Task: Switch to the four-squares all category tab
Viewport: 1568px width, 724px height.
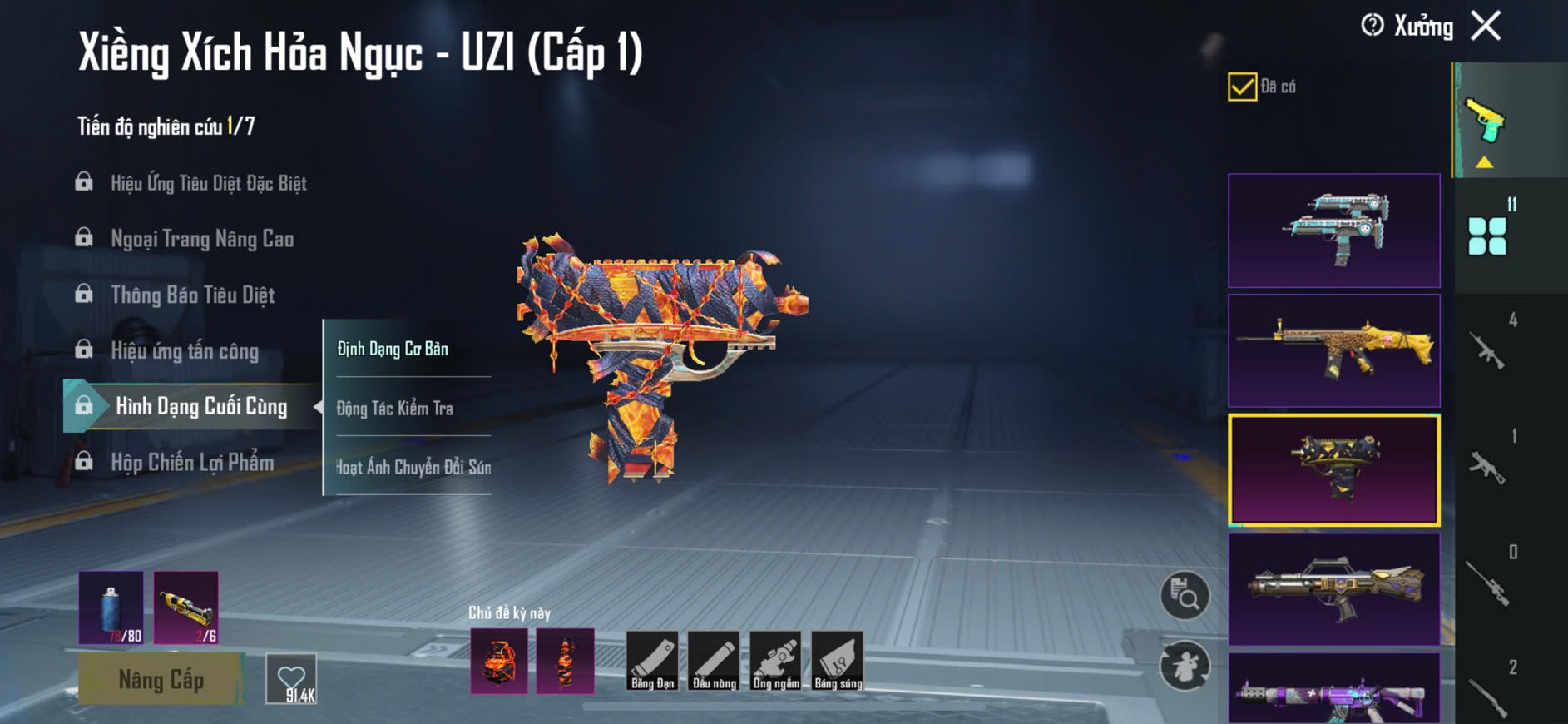Action: (x=1487, y=236)
